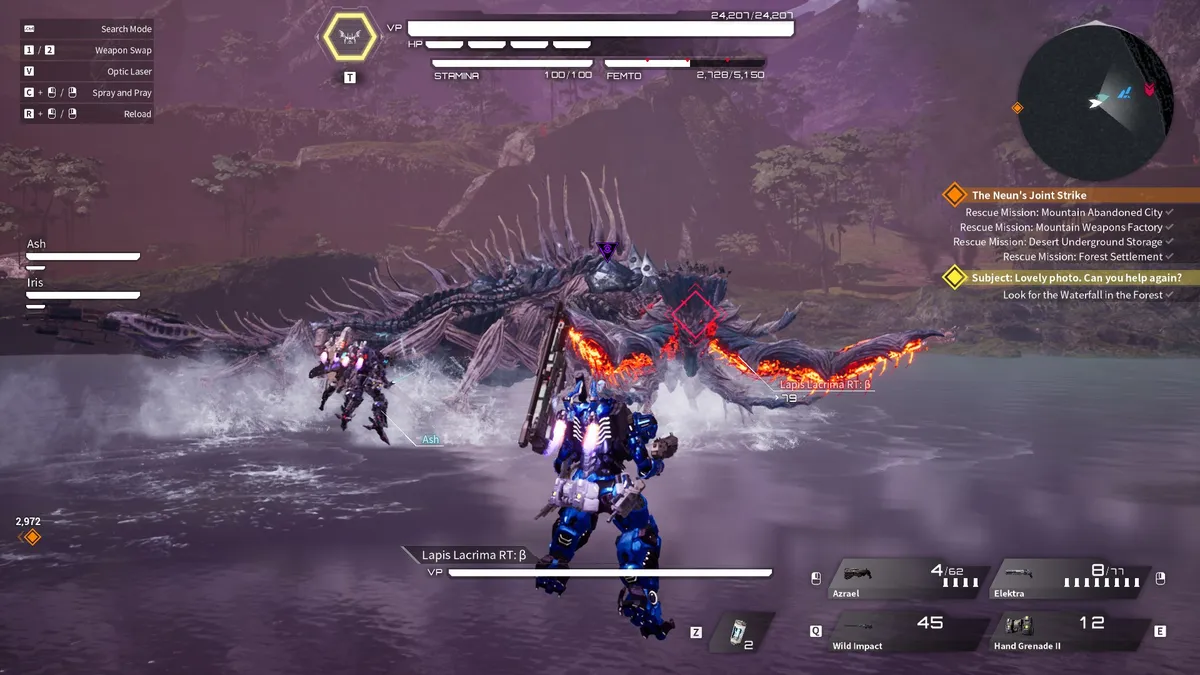Click the orange diamond currency icon
Image resolution: width=1200 pixels, height=675 pixels.
[x=32, y=537]
